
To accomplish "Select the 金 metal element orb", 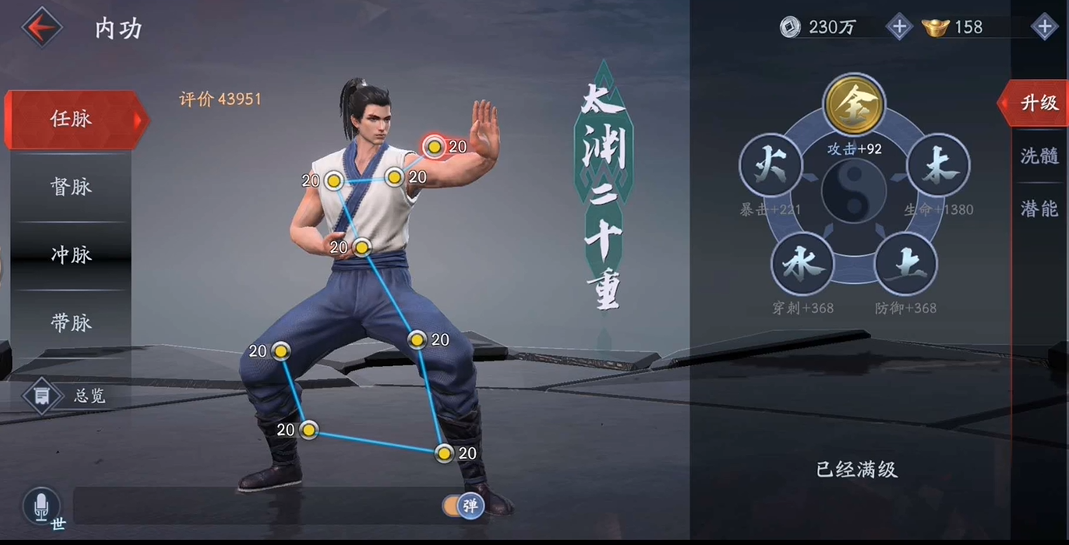I will [x=854, y=104].
